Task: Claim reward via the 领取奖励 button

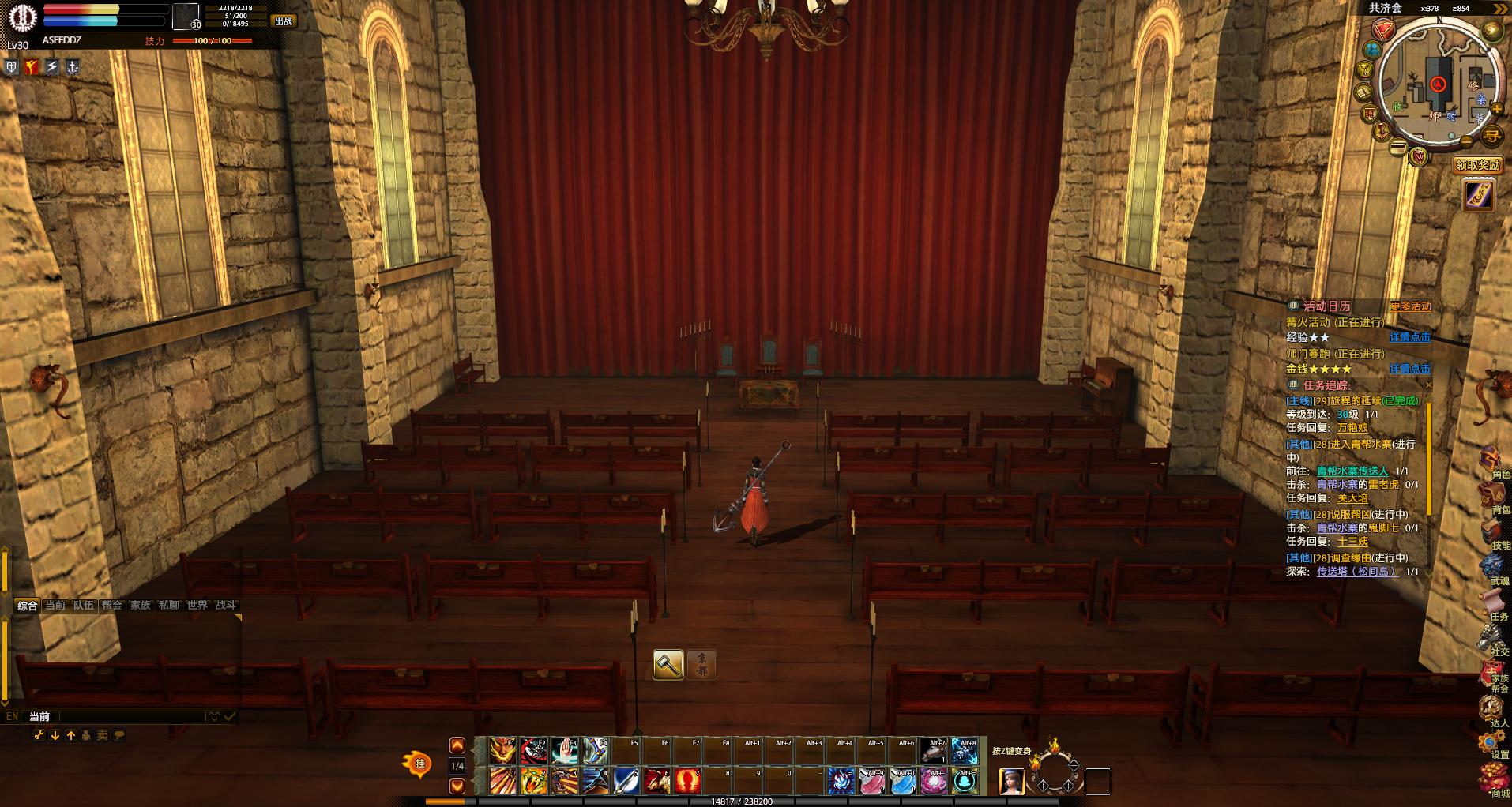Action: (1477, 165)
